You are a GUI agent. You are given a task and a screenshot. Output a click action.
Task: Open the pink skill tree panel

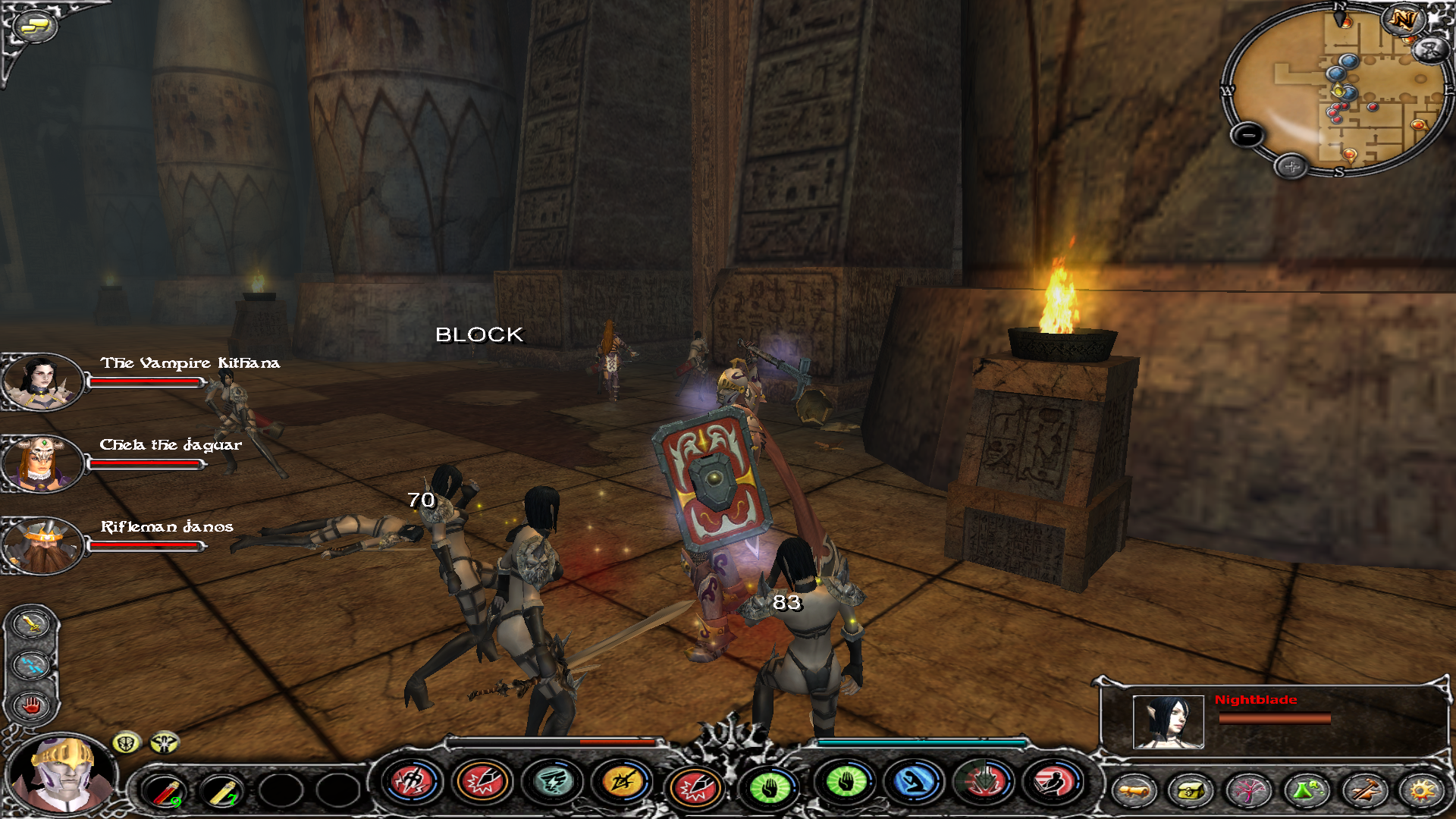(x=1247, y=791)
